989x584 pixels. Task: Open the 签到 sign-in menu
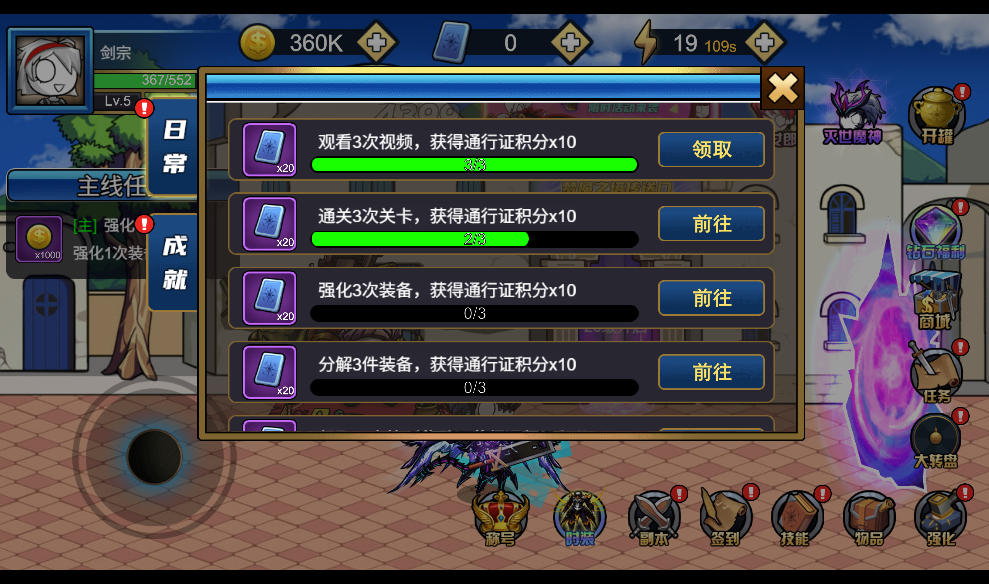pos(725,518)
